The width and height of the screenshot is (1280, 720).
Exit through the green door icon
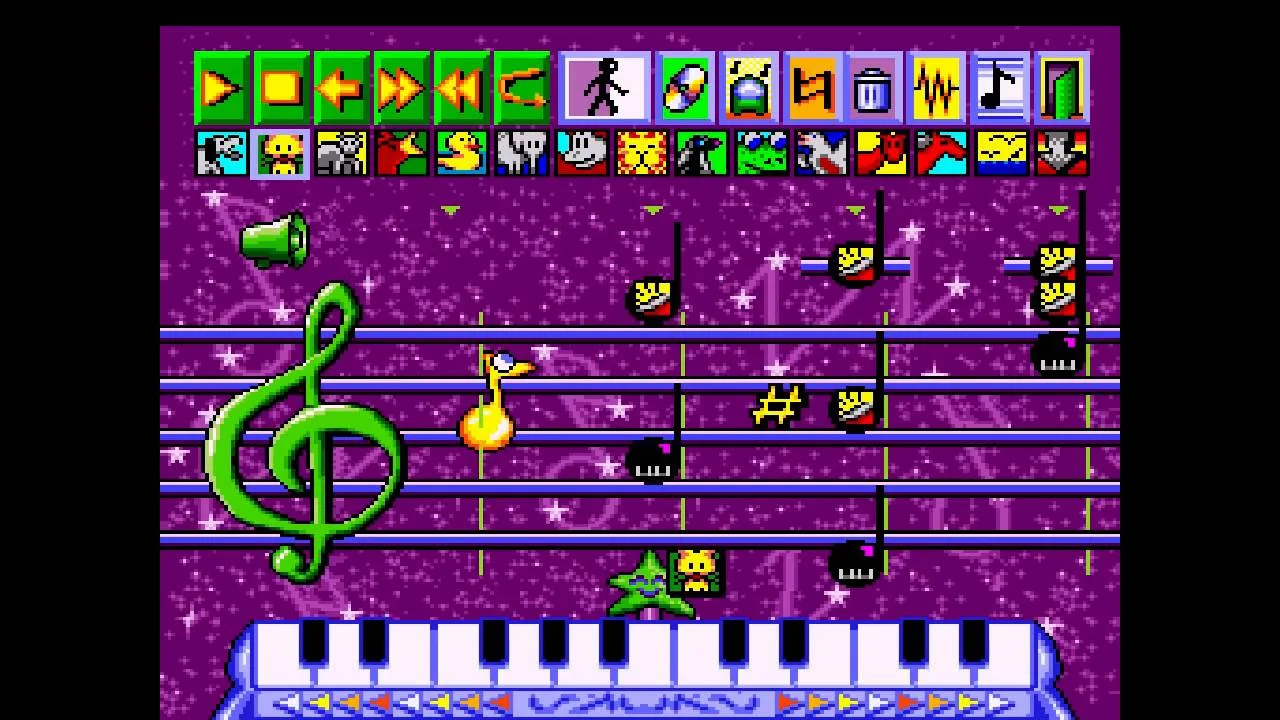(x=1061, y=89)
